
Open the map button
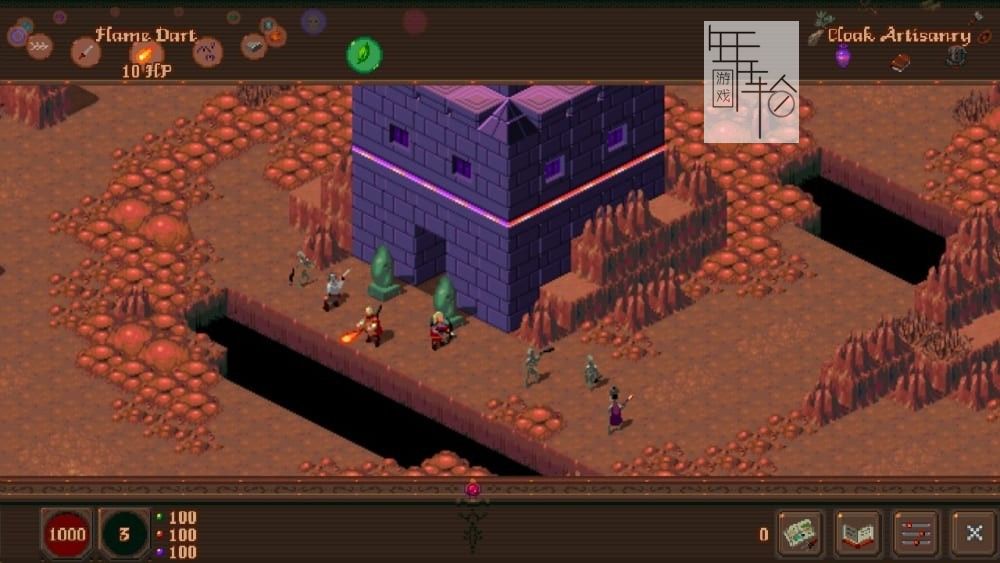click(800, 533)
